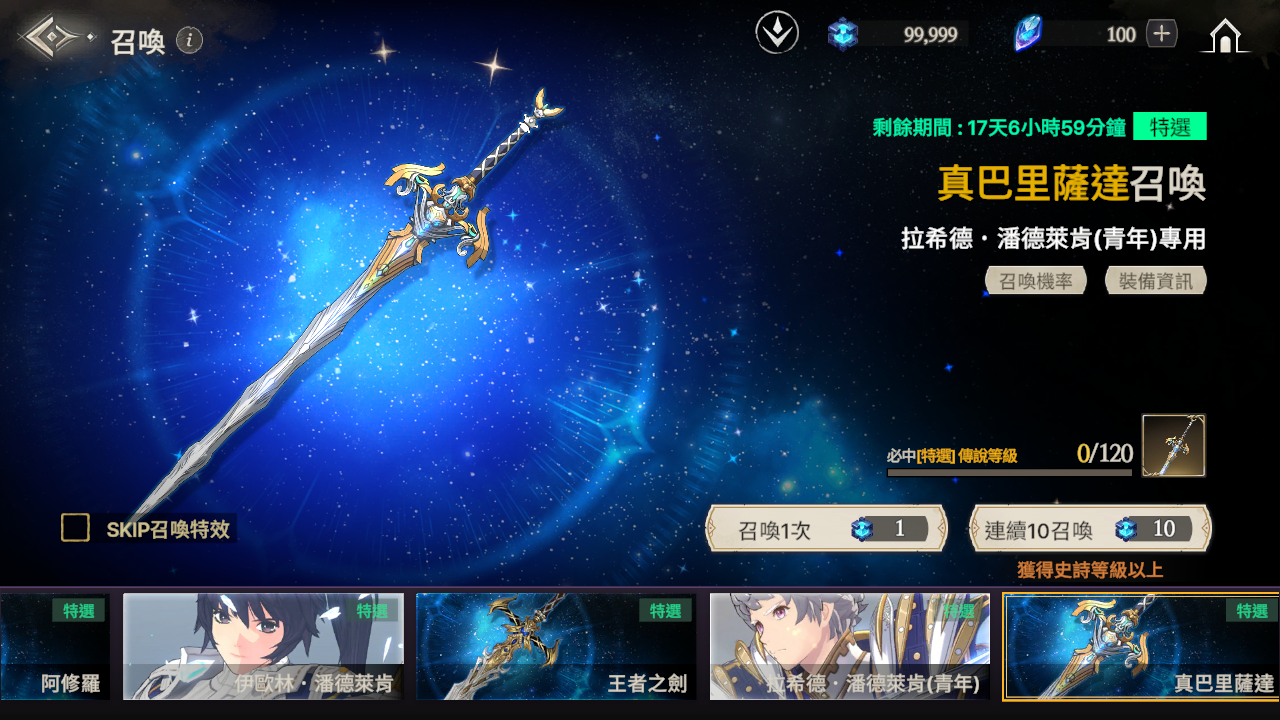Image resolution: width=1280 pixels, height=720 pixels.
Task: Inspect the guaranteed sword reward icon
Action: click(x=1173, y=446)
